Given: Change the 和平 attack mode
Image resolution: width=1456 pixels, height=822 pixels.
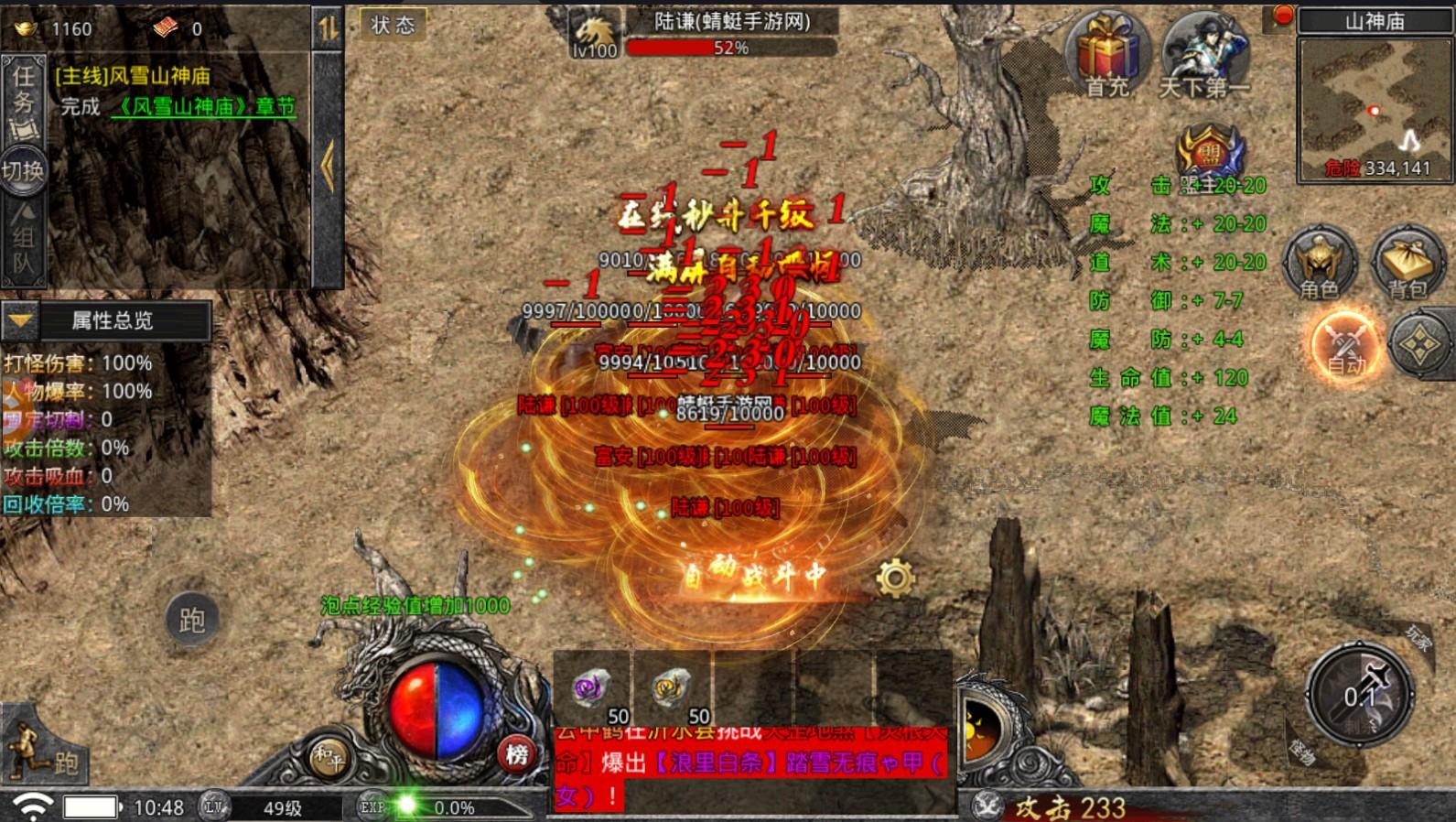Looking at the screenshot, I should 328,756.
